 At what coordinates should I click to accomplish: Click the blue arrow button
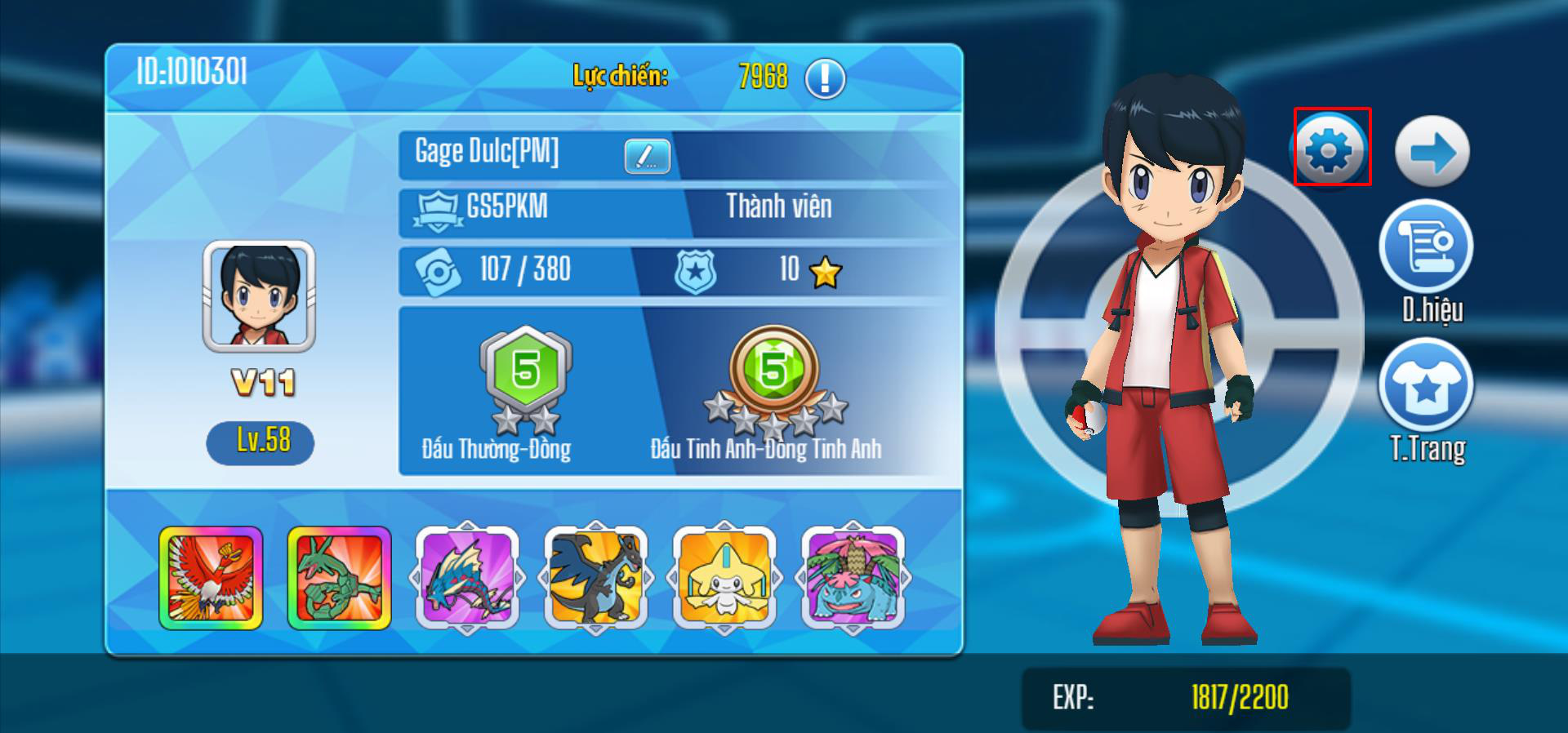pyautogui.click(x=1432, y=152)
